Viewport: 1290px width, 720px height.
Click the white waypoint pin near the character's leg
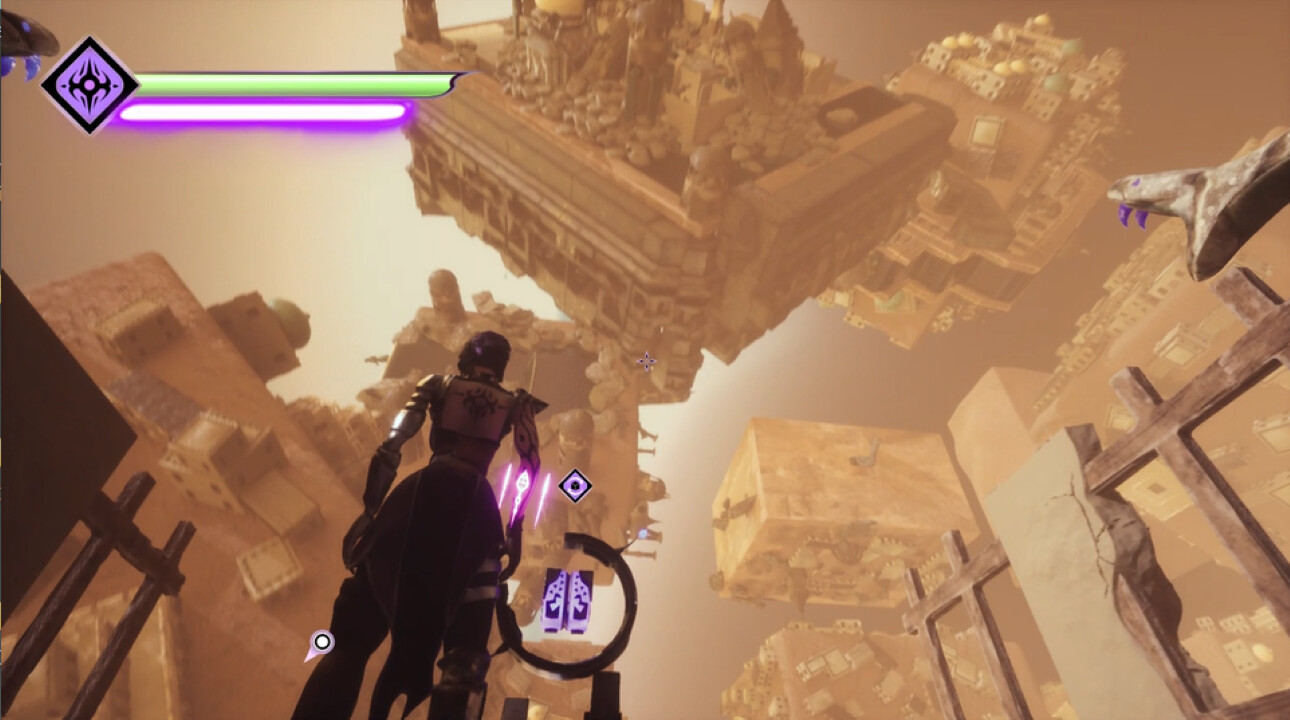[x=322, y=640]
